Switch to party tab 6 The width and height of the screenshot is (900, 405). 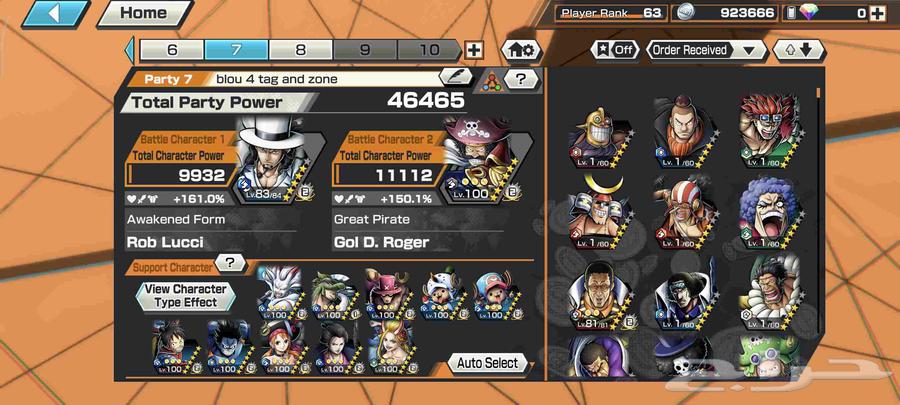(171, 49)
